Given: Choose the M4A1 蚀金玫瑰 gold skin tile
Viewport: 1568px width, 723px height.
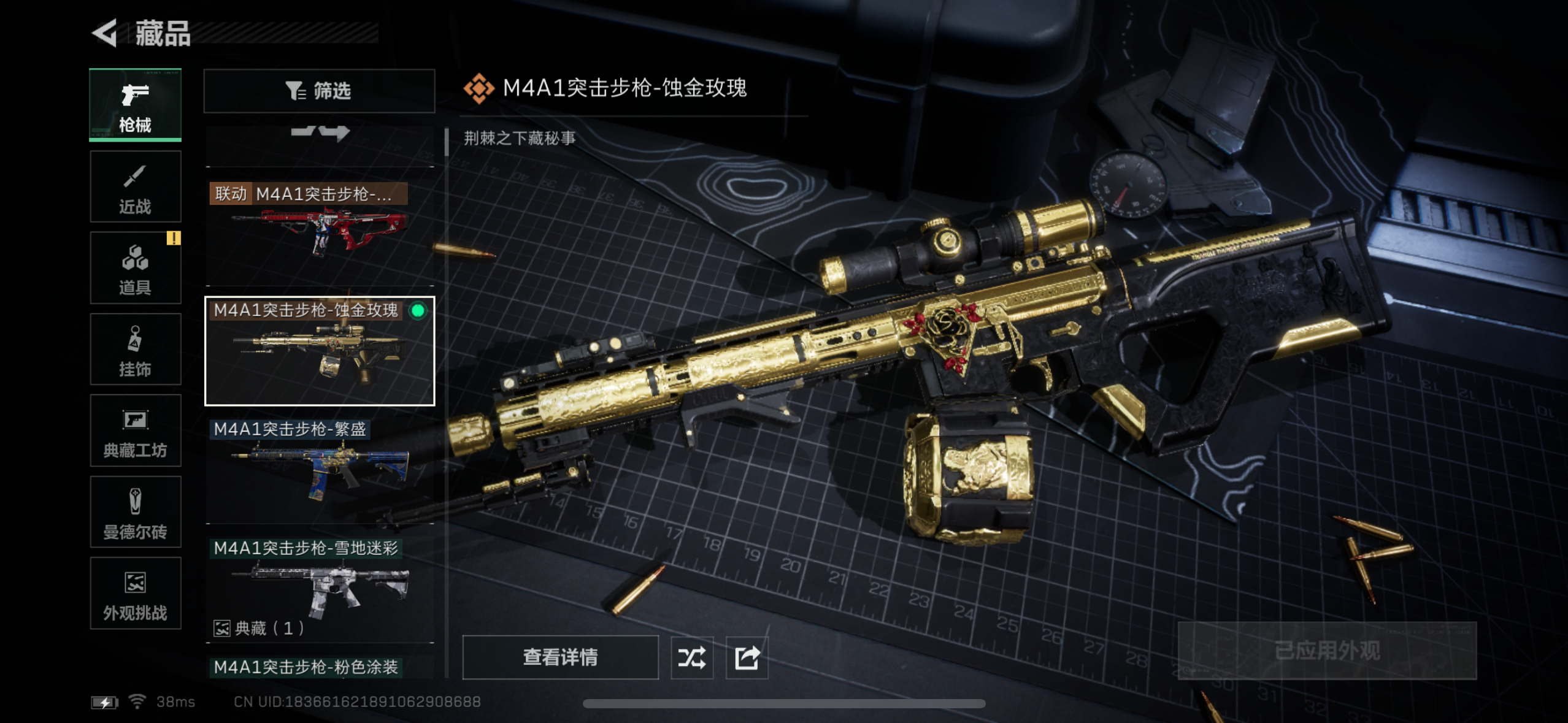Looking at the screenshot, I should (319, 351).
